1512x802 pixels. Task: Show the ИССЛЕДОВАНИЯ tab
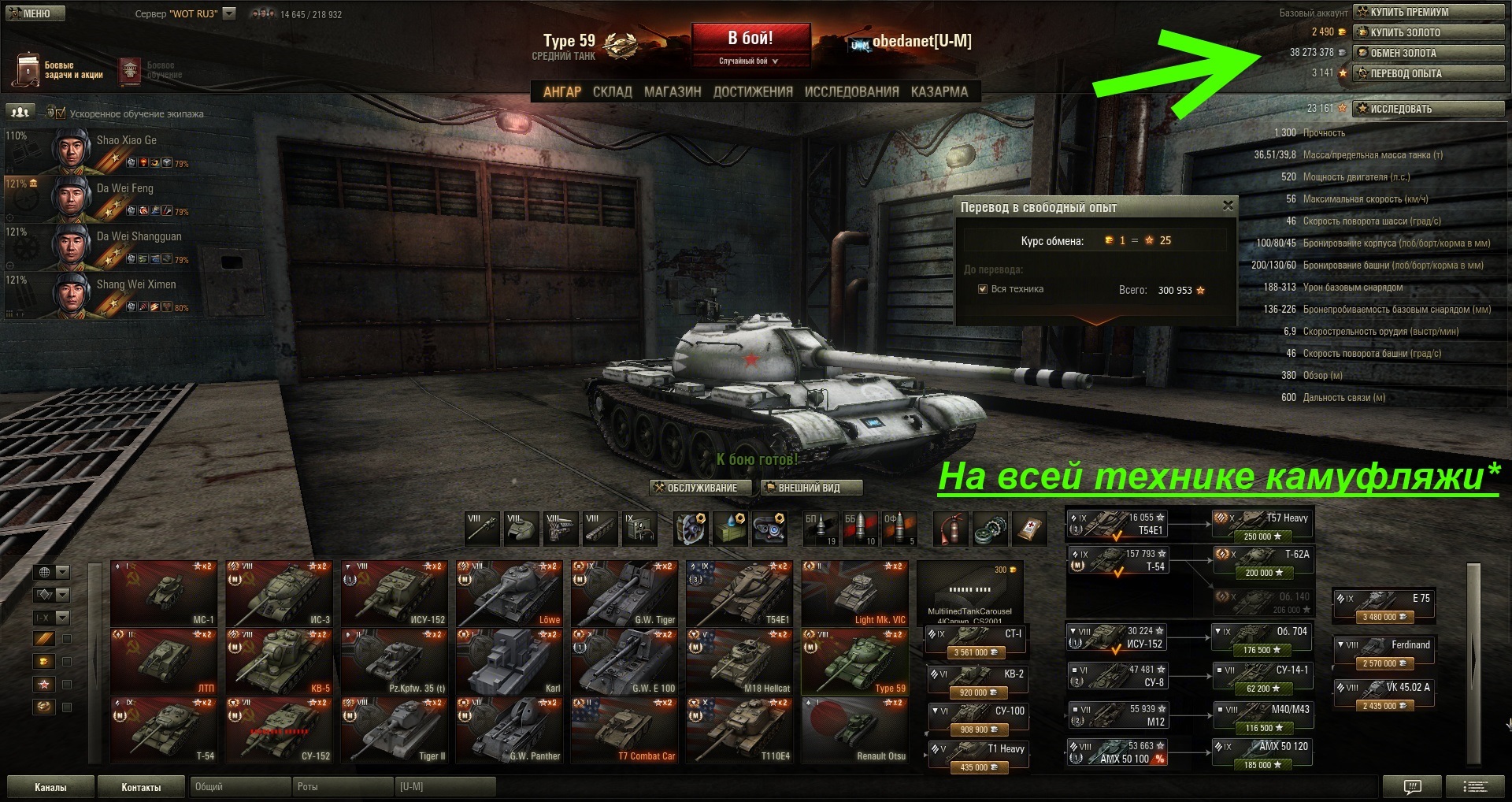point(851,91)
